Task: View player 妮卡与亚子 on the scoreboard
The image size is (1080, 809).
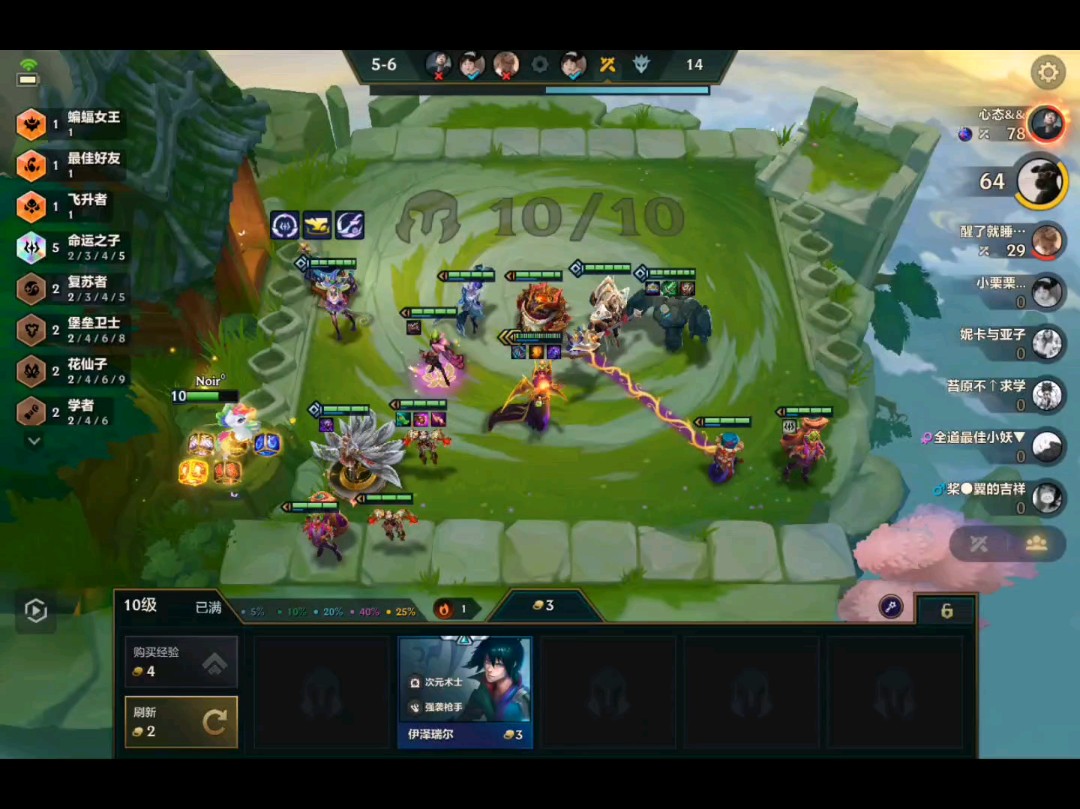Action: click(x=1046, y=343)
